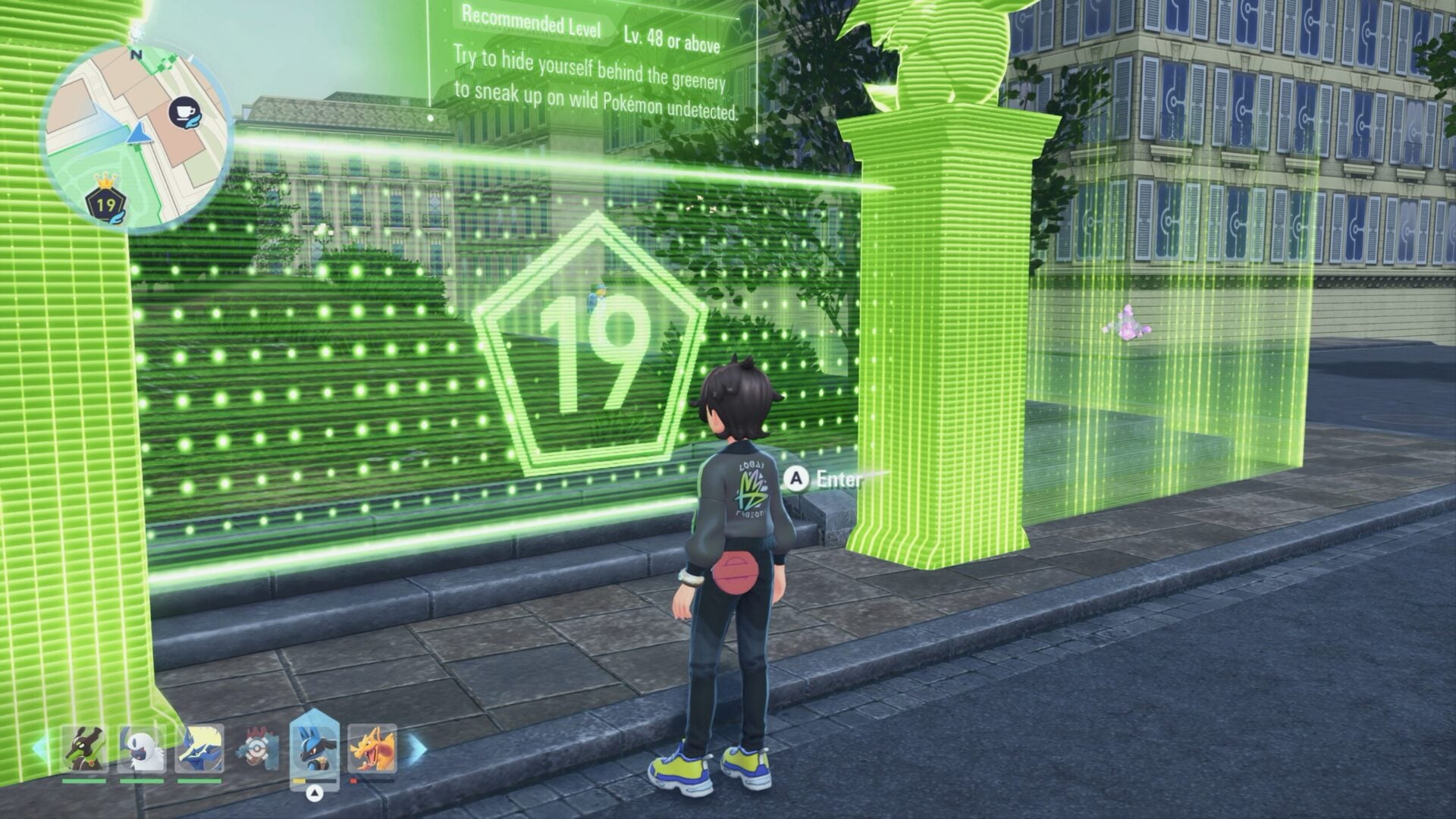
Task: Select the Wild Zone 19 minimap marker
Action: click(105, 203)
